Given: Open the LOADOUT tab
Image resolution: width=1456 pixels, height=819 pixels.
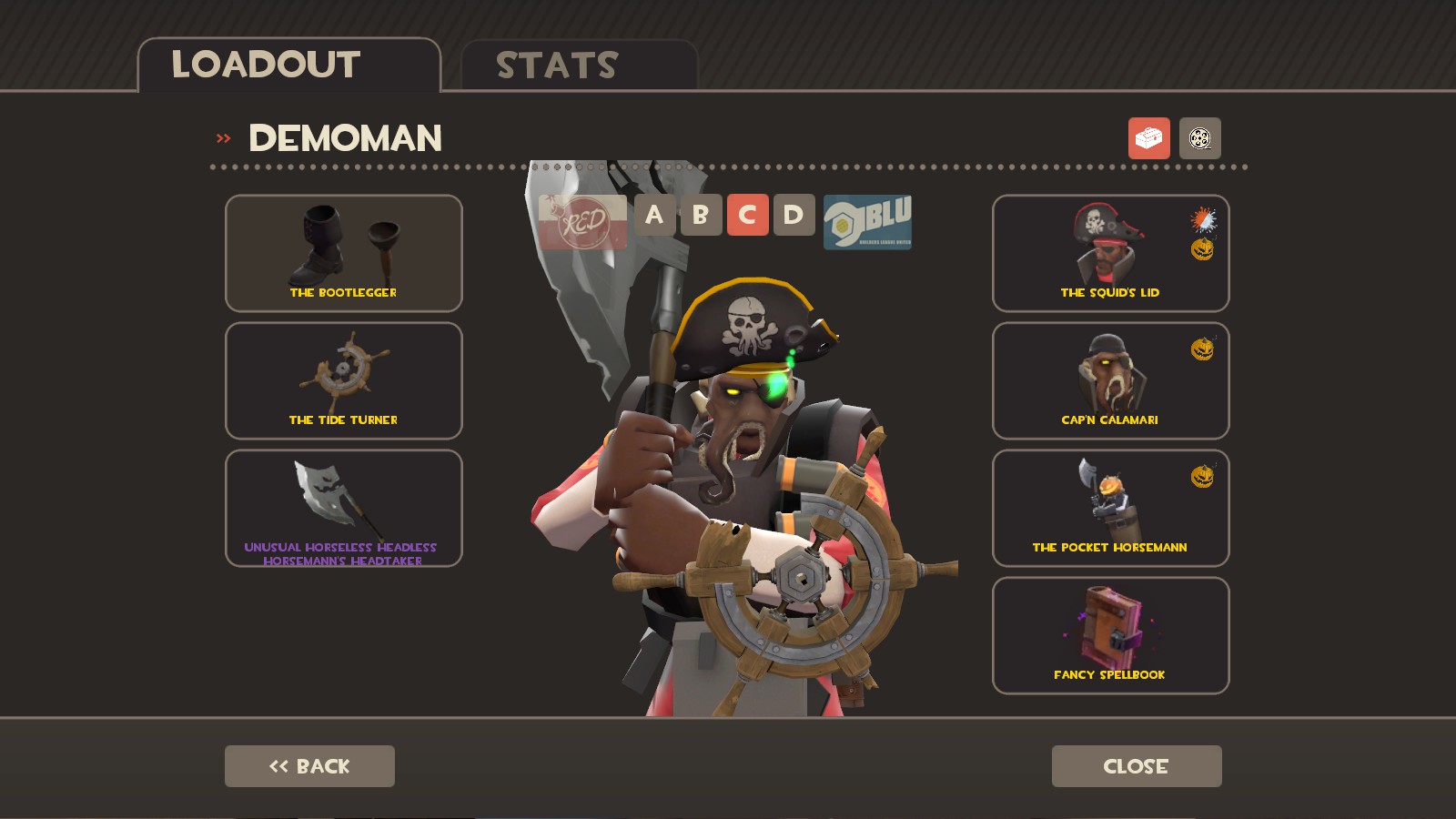Looking at the screenshot, I should (266, 64).
